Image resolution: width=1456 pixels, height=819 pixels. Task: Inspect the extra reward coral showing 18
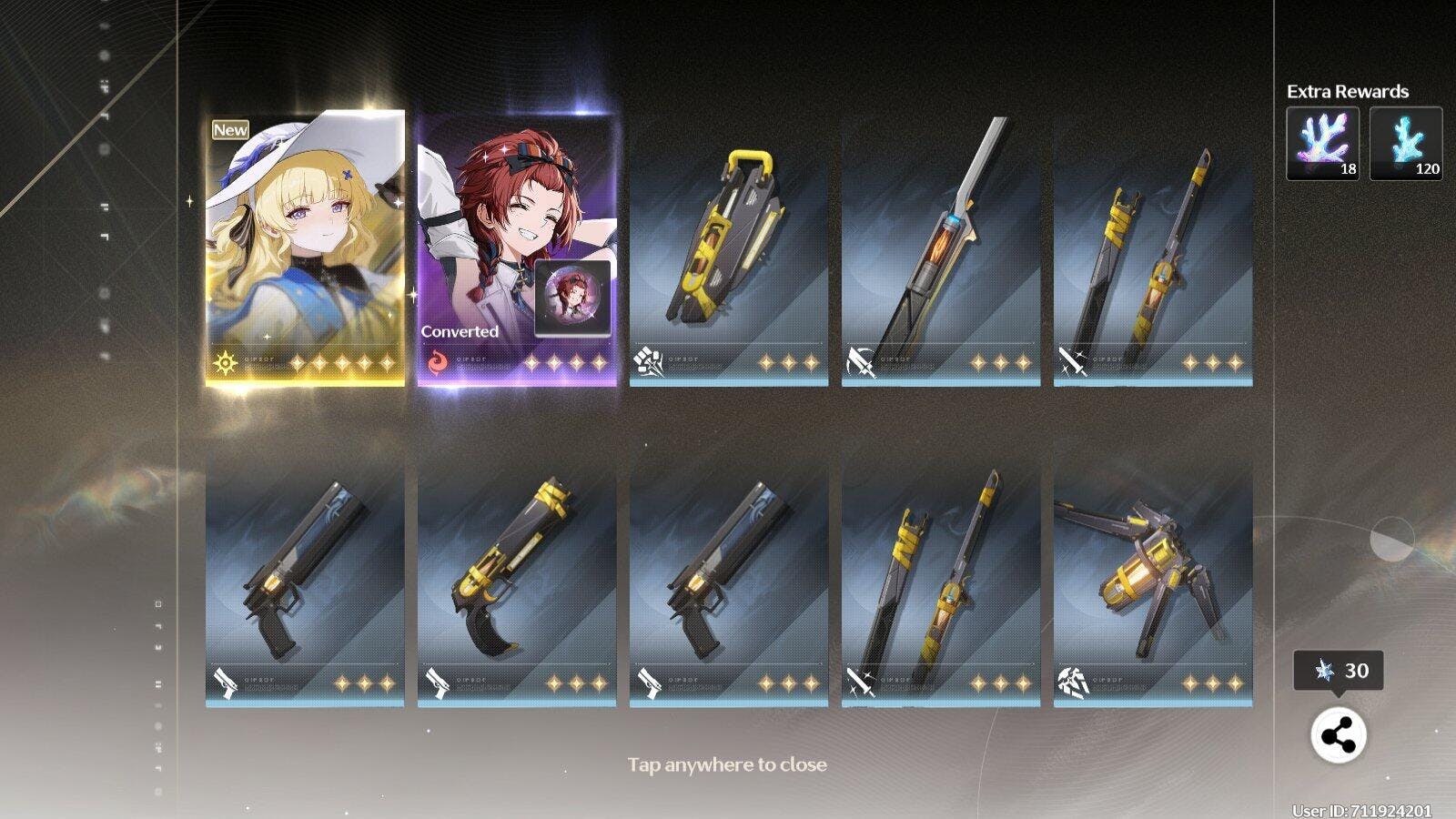(1322, 143)
